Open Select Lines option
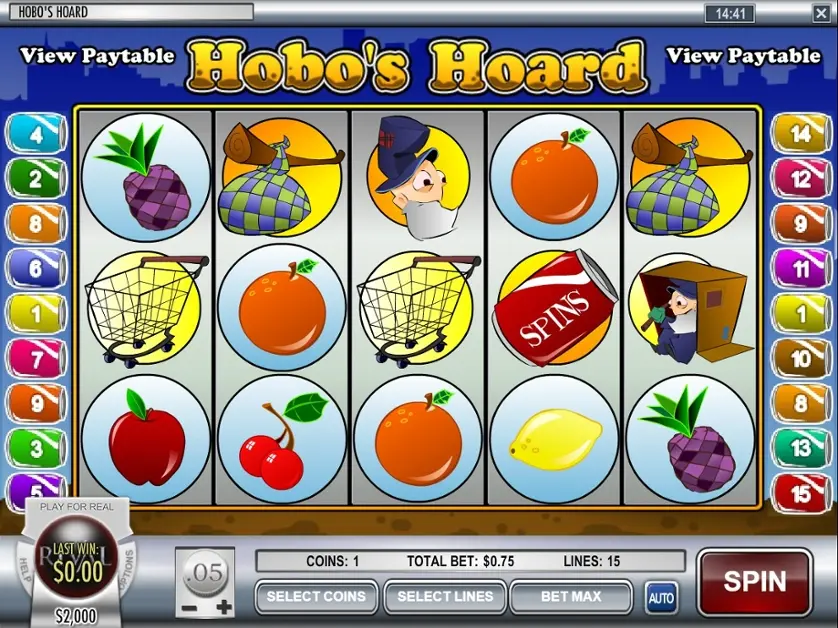The width and height of the screenshot is (838, 628). (445, 597)
